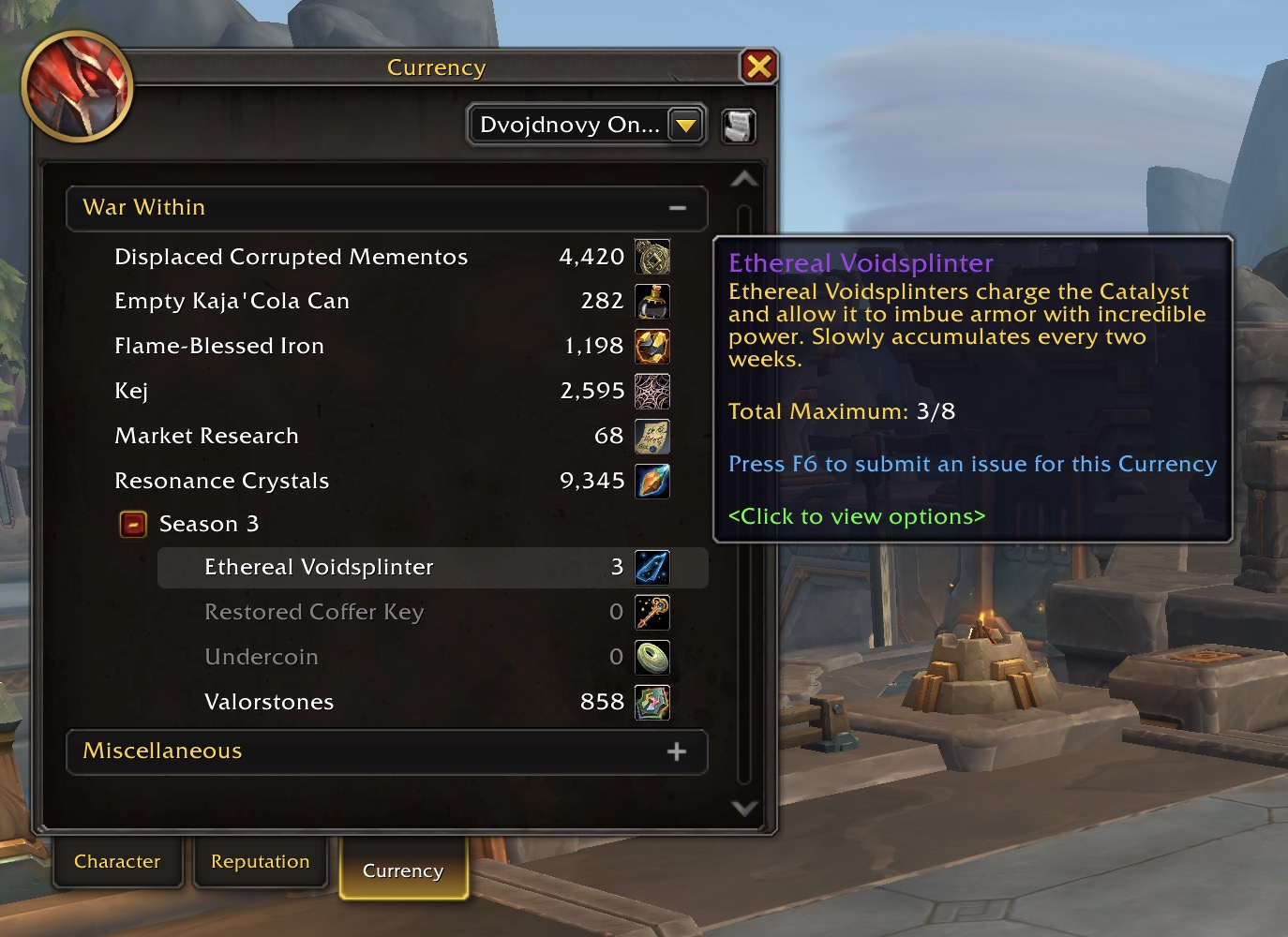Expand the Miscellaneous category

click(x=676, y=751)
